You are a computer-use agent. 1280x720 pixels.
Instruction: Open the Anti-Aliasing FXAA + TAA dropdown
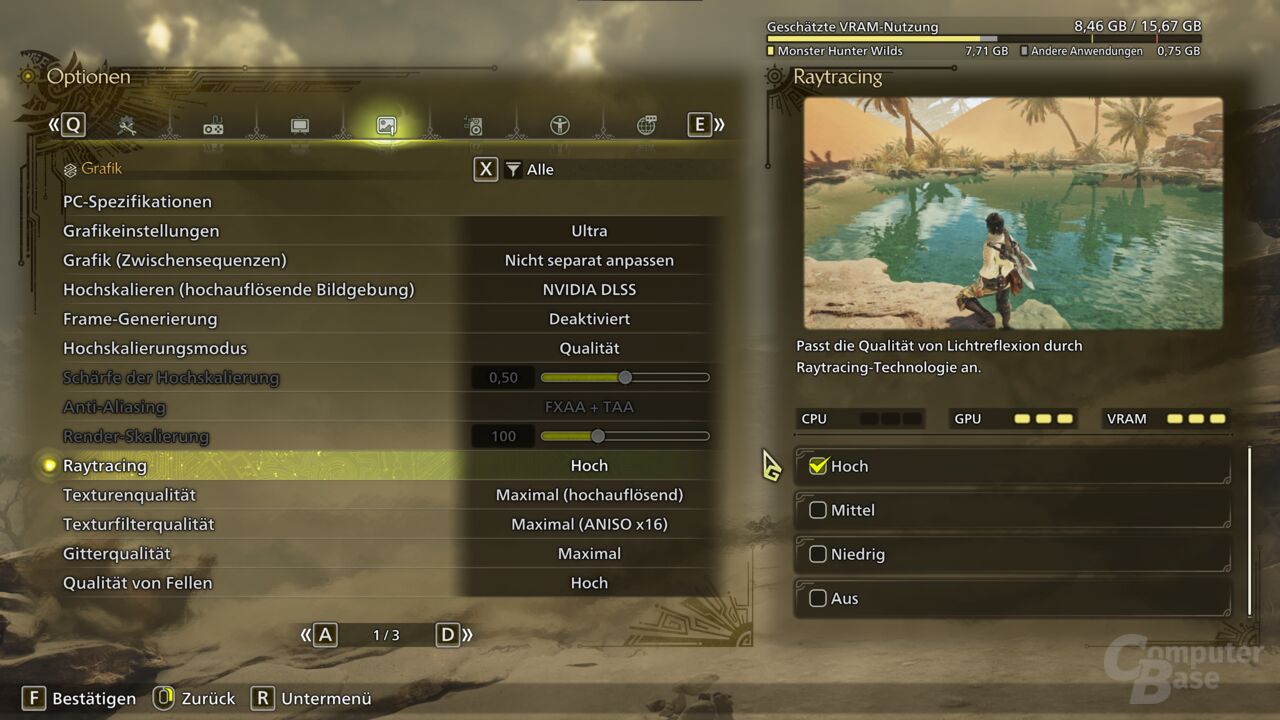589,407
